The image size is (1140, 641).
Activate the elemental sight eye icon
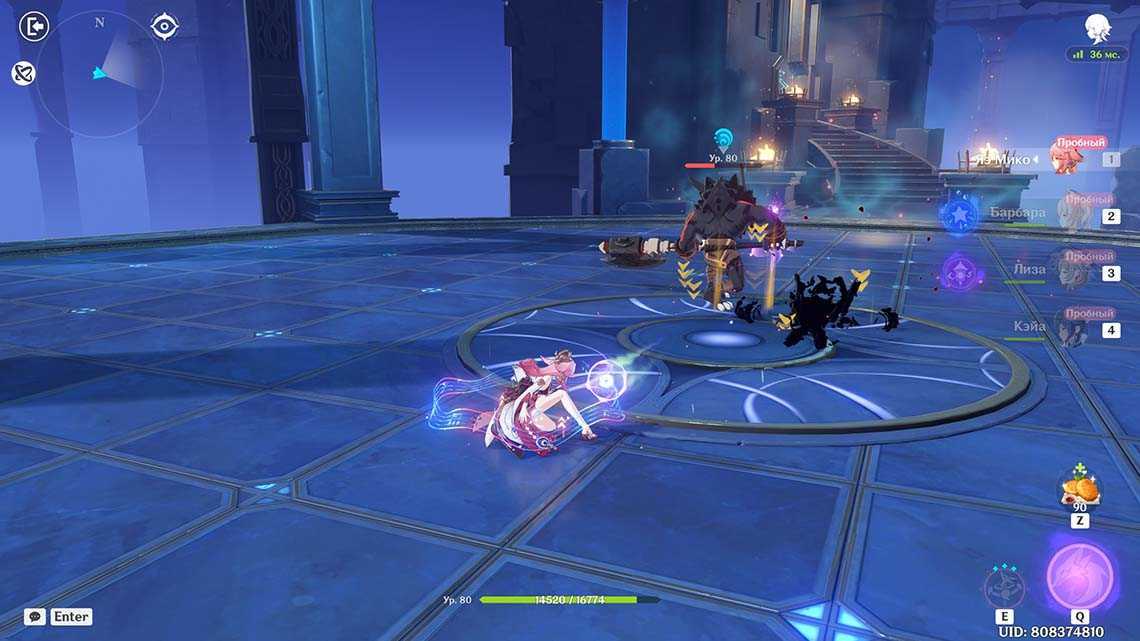click(x=164, y=26)
